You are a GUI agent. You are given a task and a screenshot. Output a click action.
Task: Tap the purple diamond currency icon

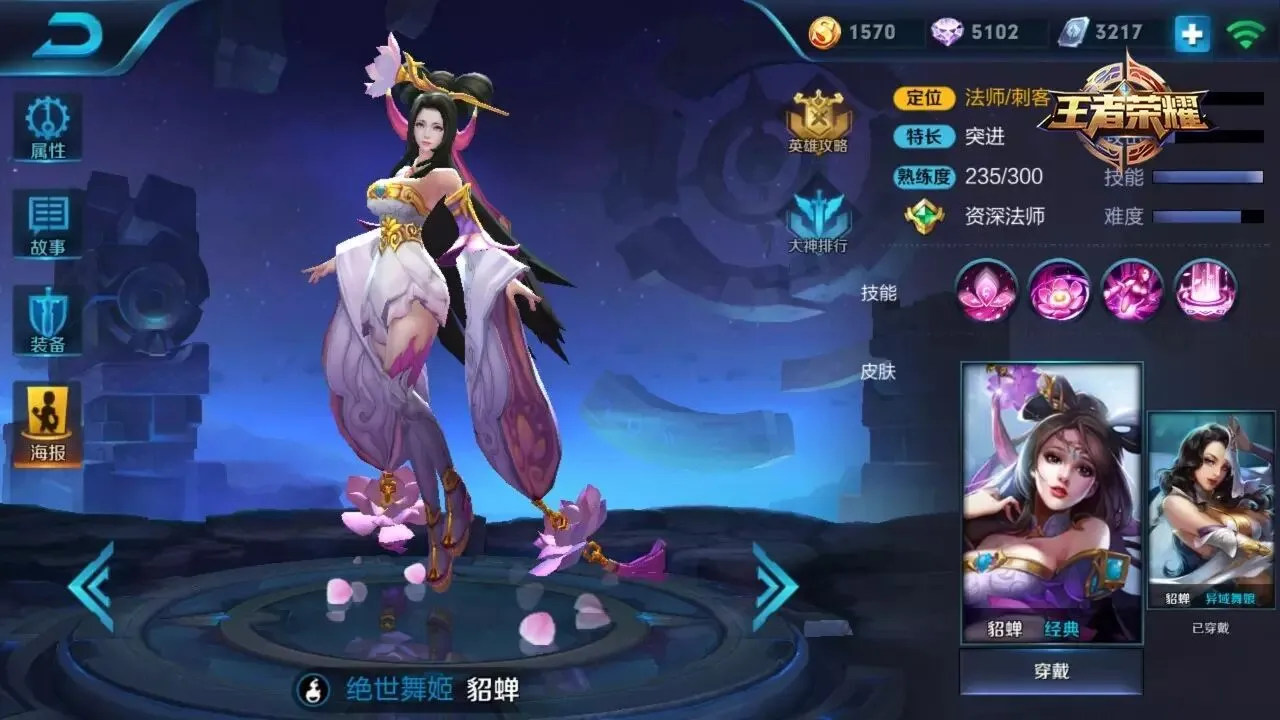947,33
